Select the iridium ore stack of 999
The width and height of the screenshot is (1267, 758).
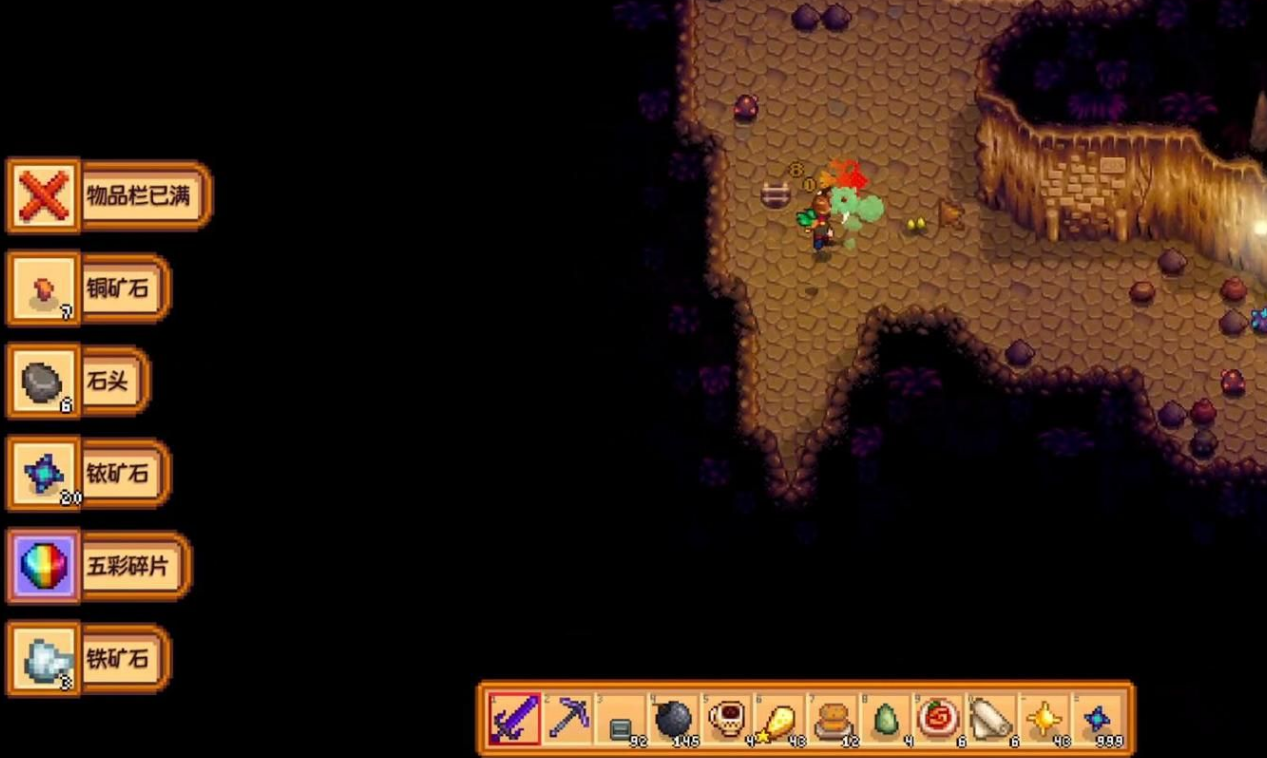[x=1098, y=718]
